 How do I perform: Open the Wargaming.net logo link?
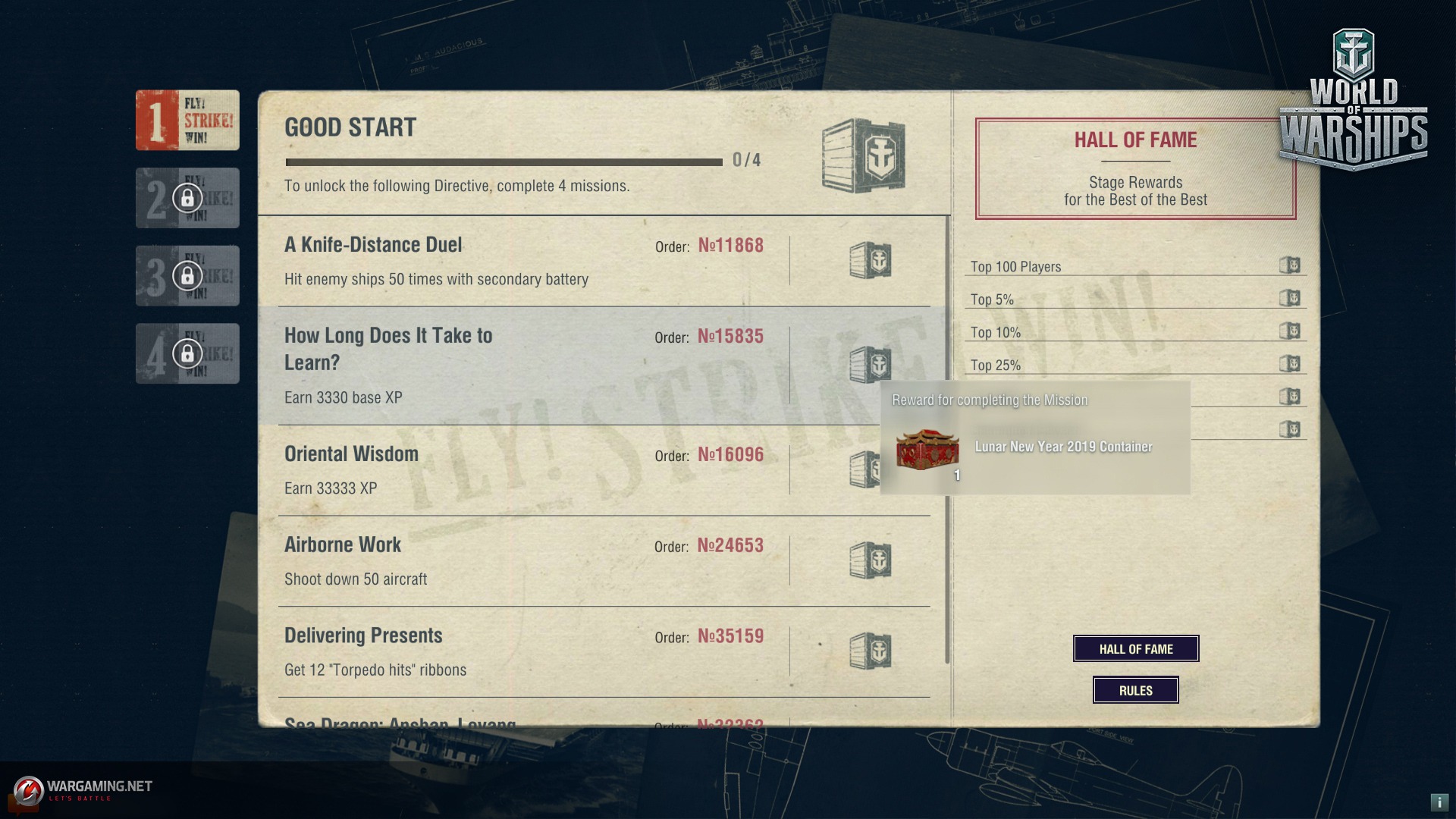[83, 790]
